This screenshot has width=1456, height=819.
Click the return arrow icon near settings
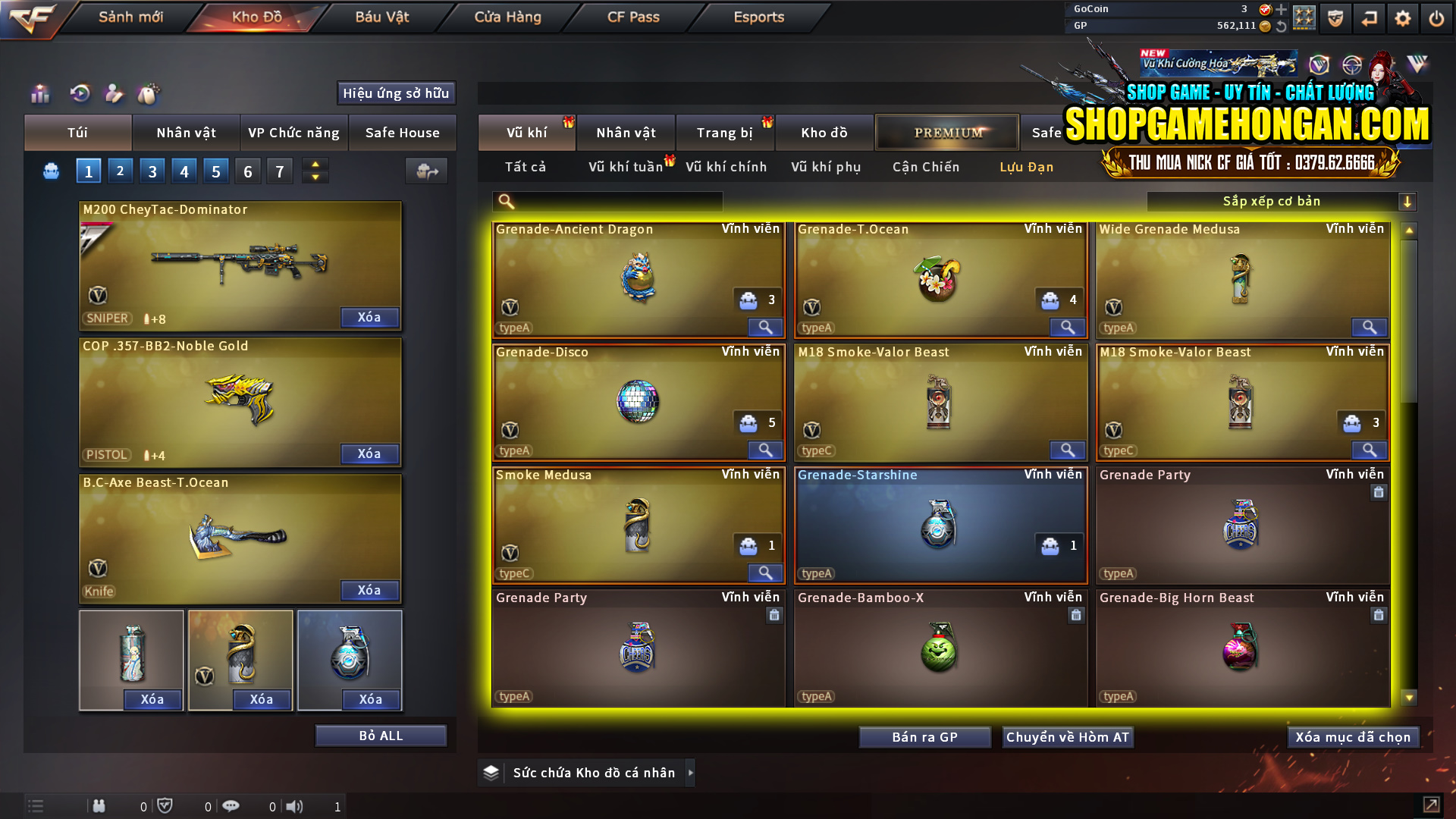click(1370, 17)
